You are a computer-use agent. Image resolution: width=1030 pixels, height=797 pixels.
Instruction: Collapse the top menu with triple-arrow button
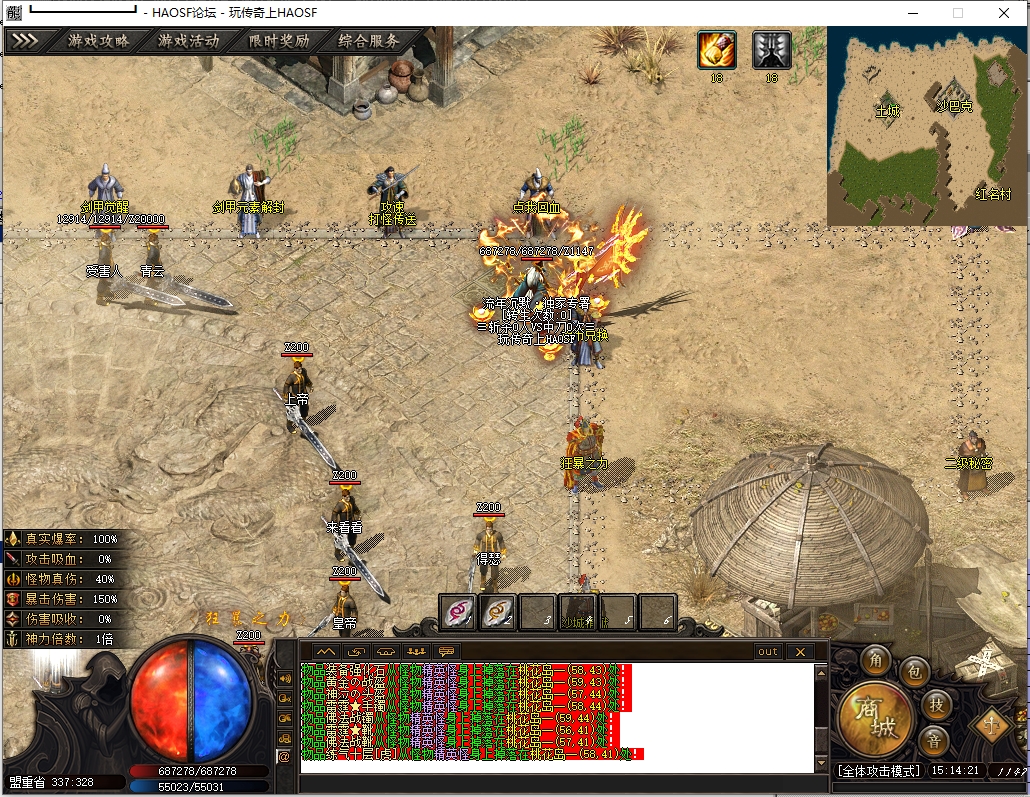coord(25,42)
